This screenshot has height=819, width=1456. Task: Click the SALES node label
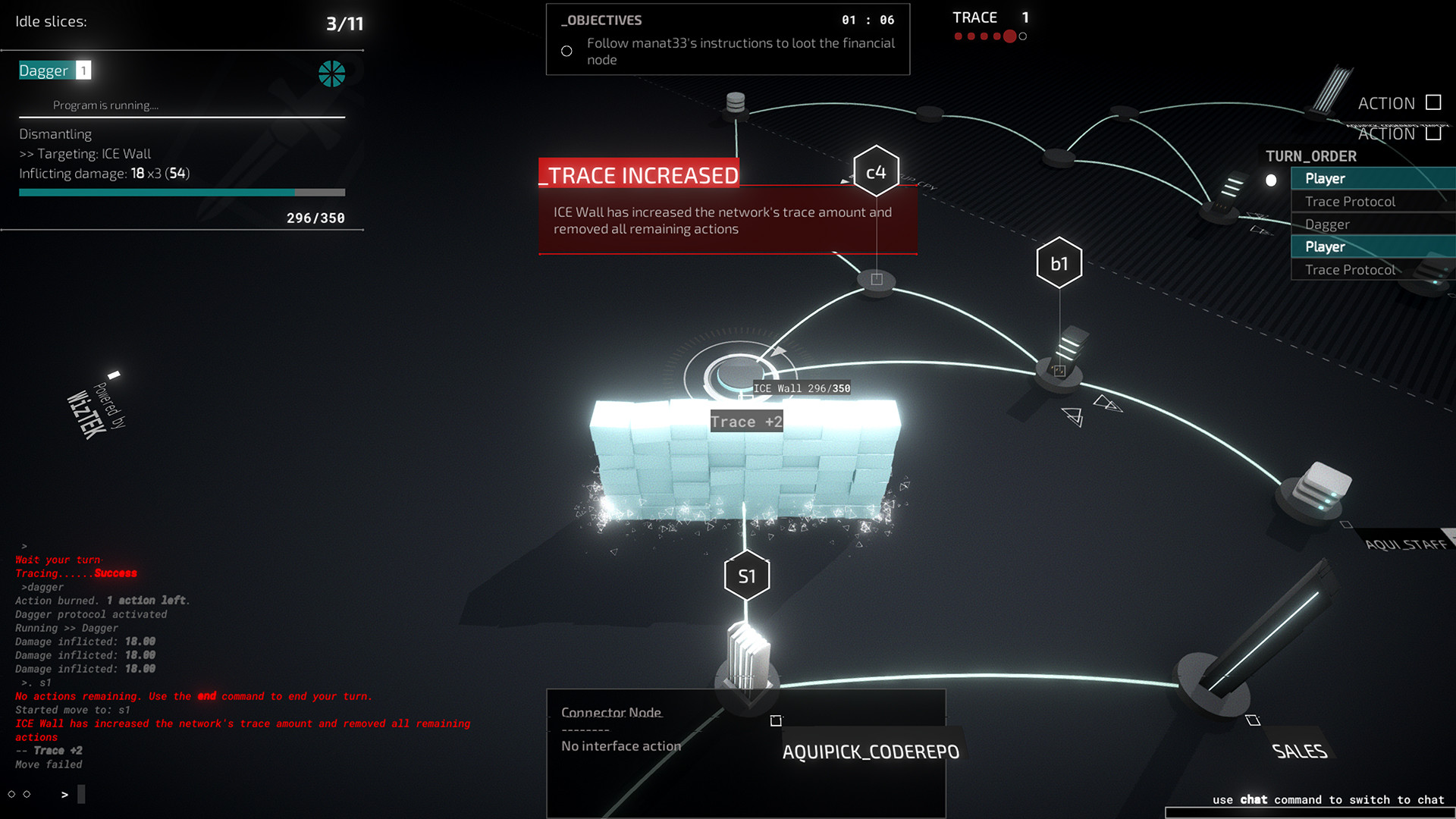[x=1299, y=752]
